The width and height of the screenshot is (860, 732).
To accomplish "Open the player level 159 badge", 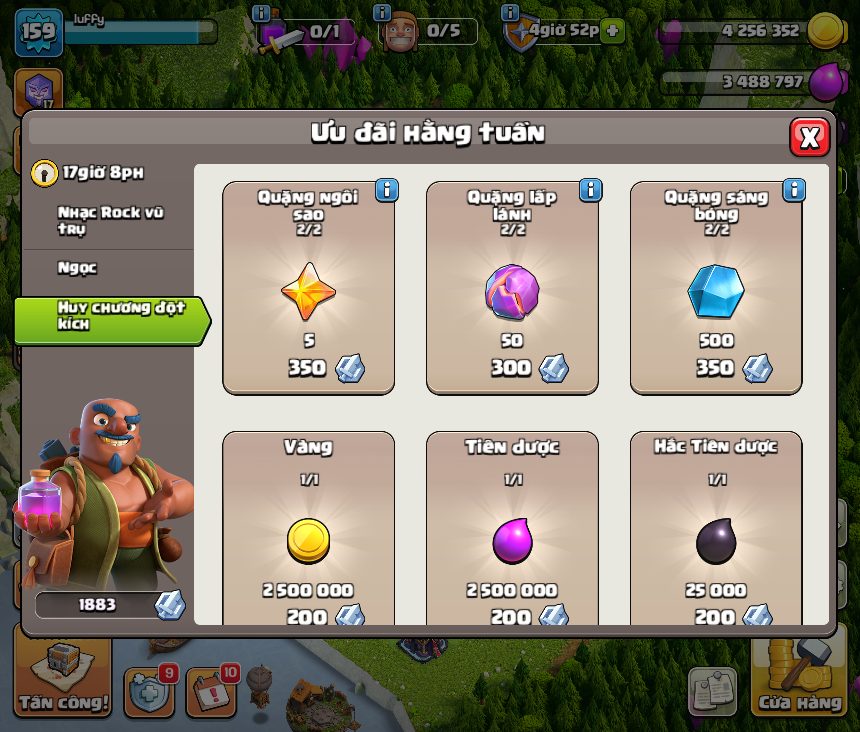I will pos(39,32).
